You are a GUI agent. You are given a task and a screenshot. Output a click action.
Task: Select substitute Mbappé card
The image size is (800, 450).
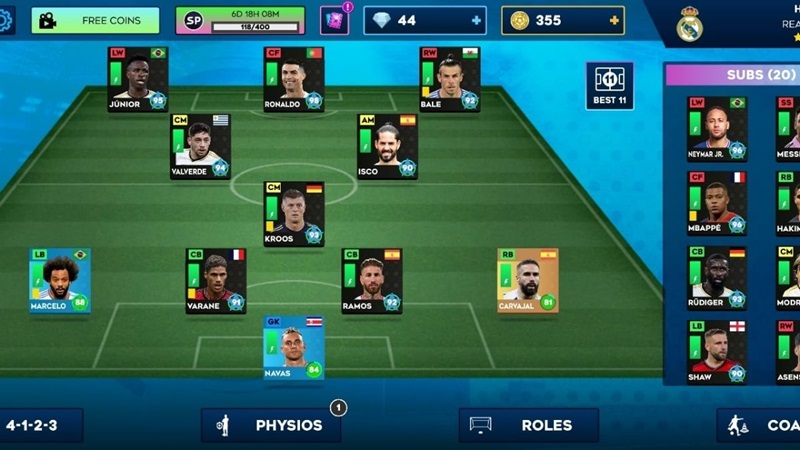pyautogui.click(x=716, y=203)
